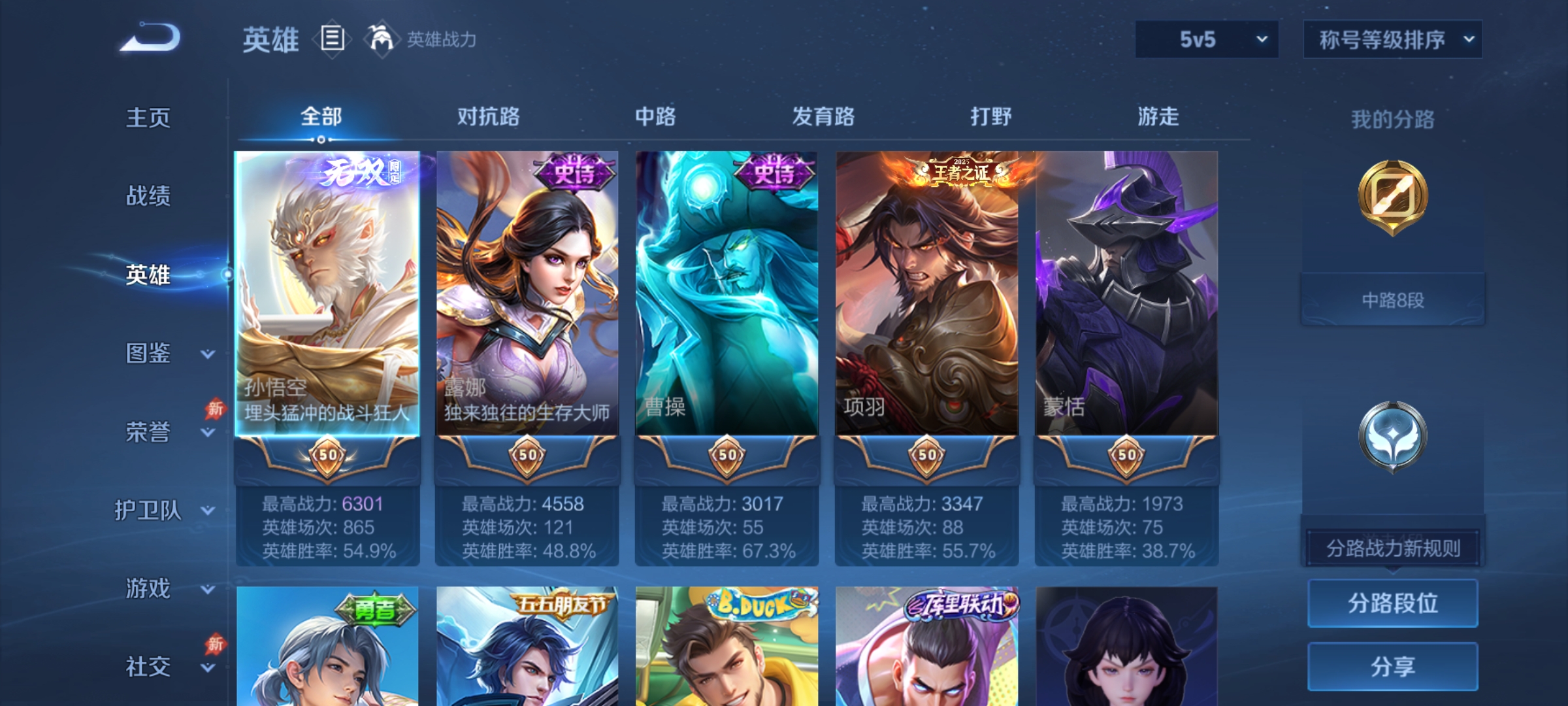Viewport: 1568px width, 706px height.
Task: Click the 分路段位 button
Action: click(1392, 604)
